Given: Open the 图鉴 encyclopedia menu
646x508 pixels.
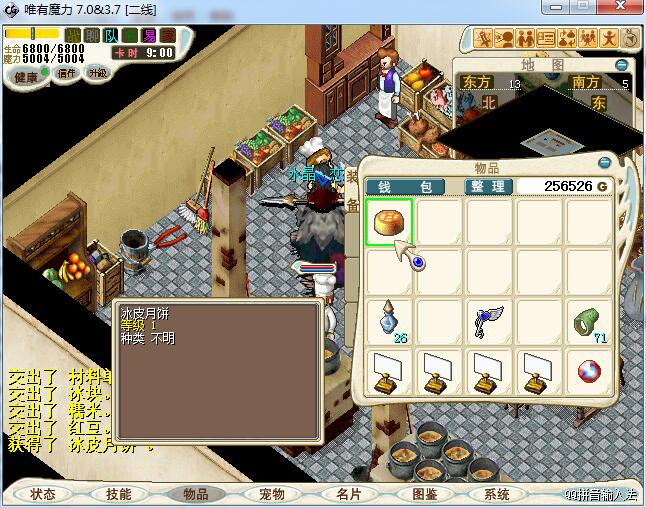Looking at the screenshot, I should click(423, 494).
